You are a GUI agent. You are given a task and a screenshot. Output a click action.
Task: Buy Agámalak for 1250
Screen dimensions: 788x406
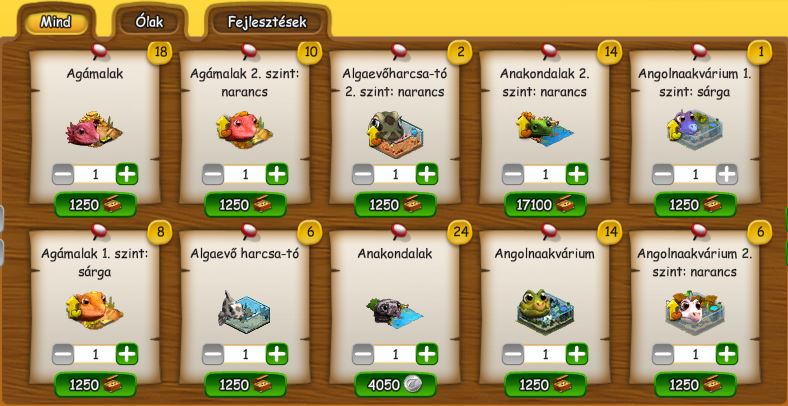click(95, 204)
